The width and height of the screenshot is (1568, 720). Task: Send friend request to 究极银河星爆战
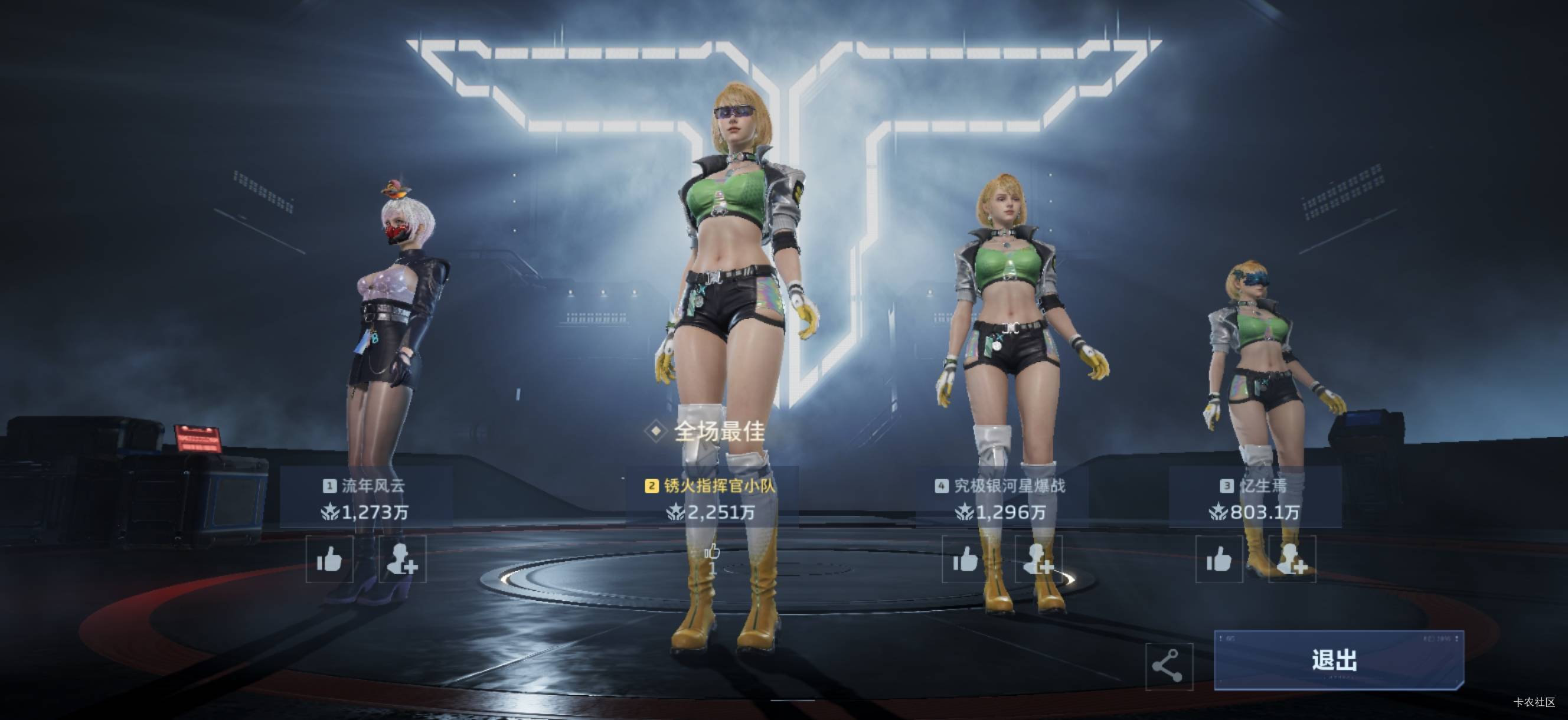click(1038, 559)
